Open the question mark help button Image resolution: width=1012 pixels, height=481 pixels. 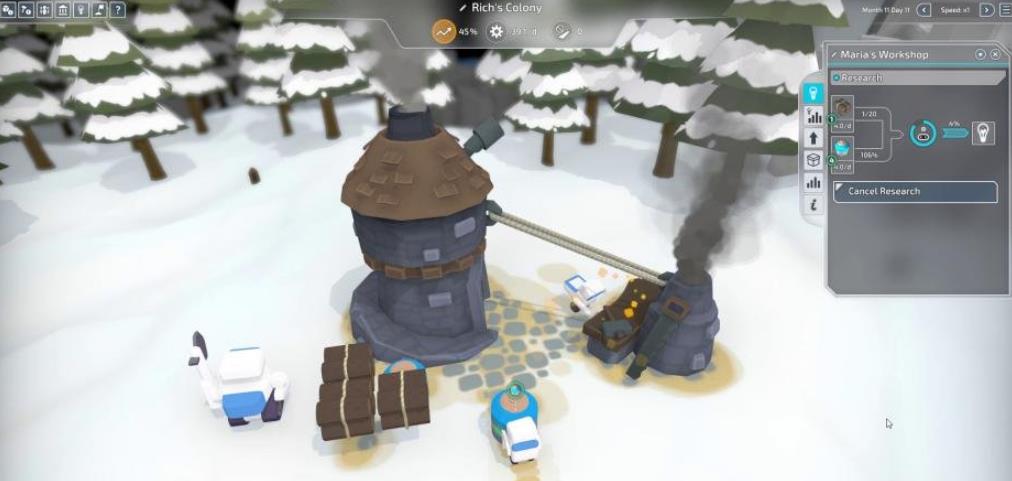pyautogui.click(x=118, y=10)
